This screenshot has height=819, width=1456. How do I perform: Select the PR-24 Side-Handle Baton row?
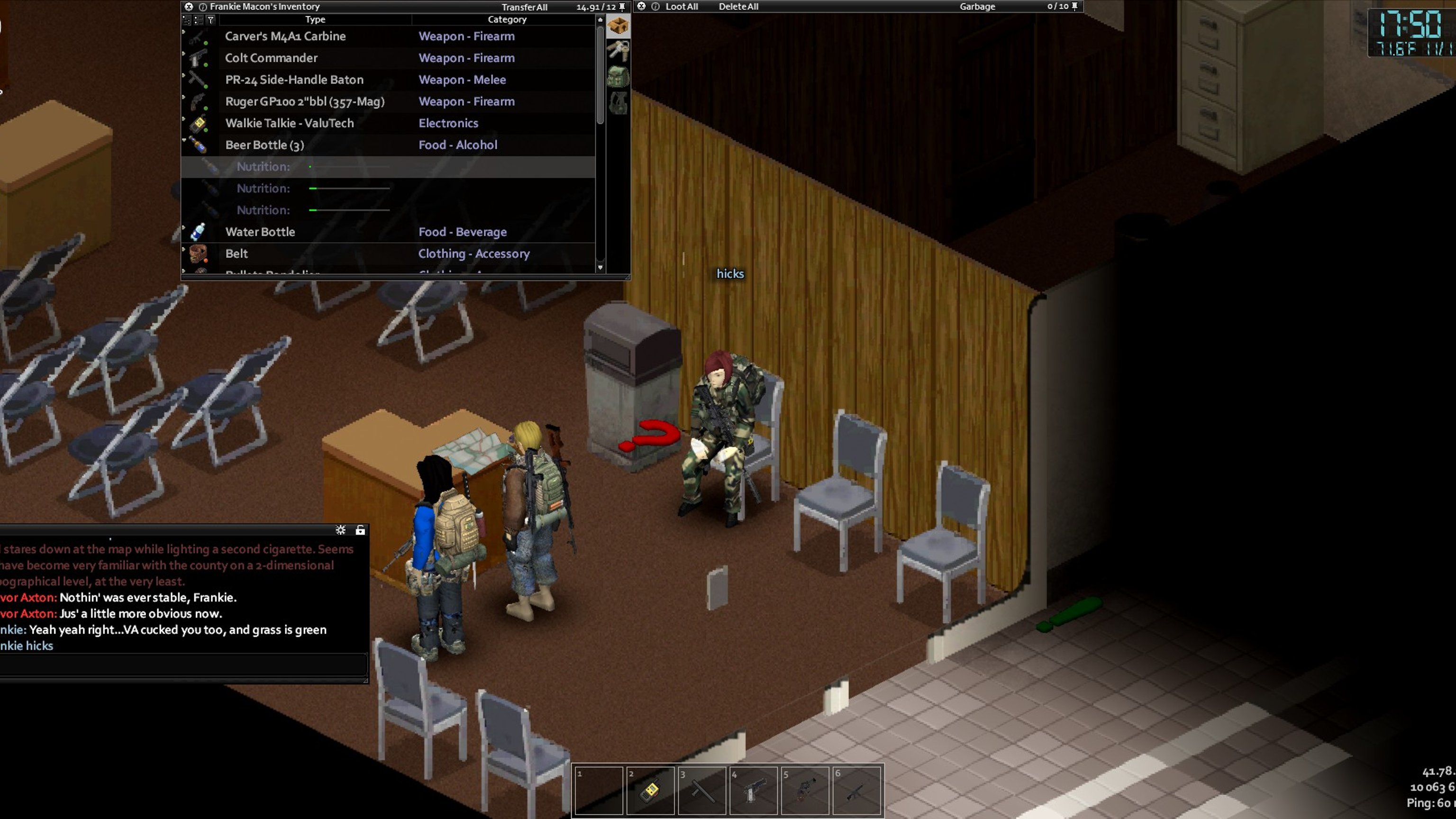pyautogui.click(x=294, y=80)
